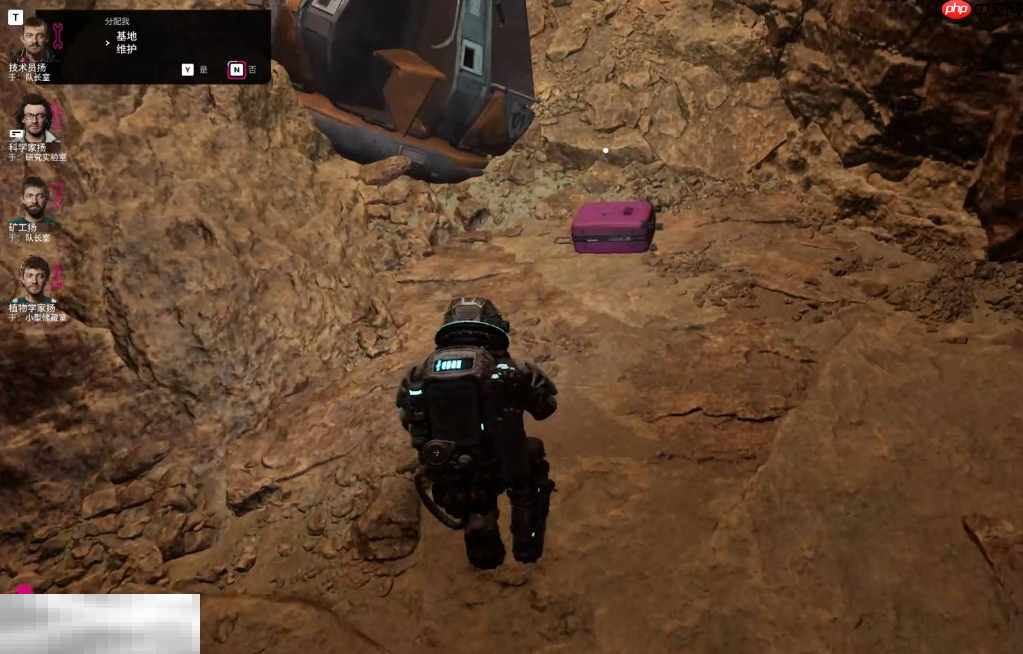
Task: Select the 技术员扬 technician portrait
Action: click(x=34, y=39)
